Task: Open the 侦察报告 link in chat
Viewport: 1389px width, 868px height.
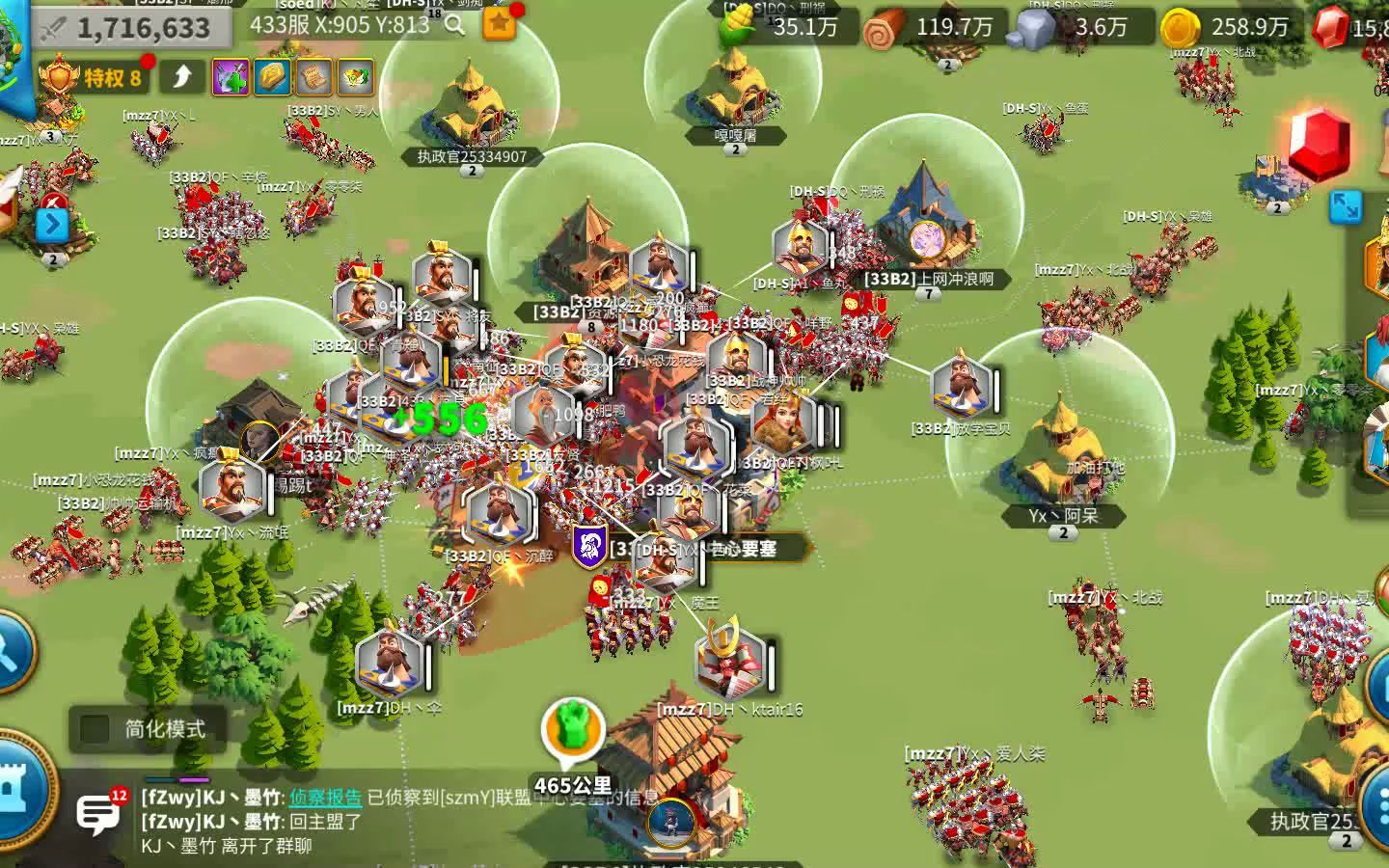Action: (325, 798)
